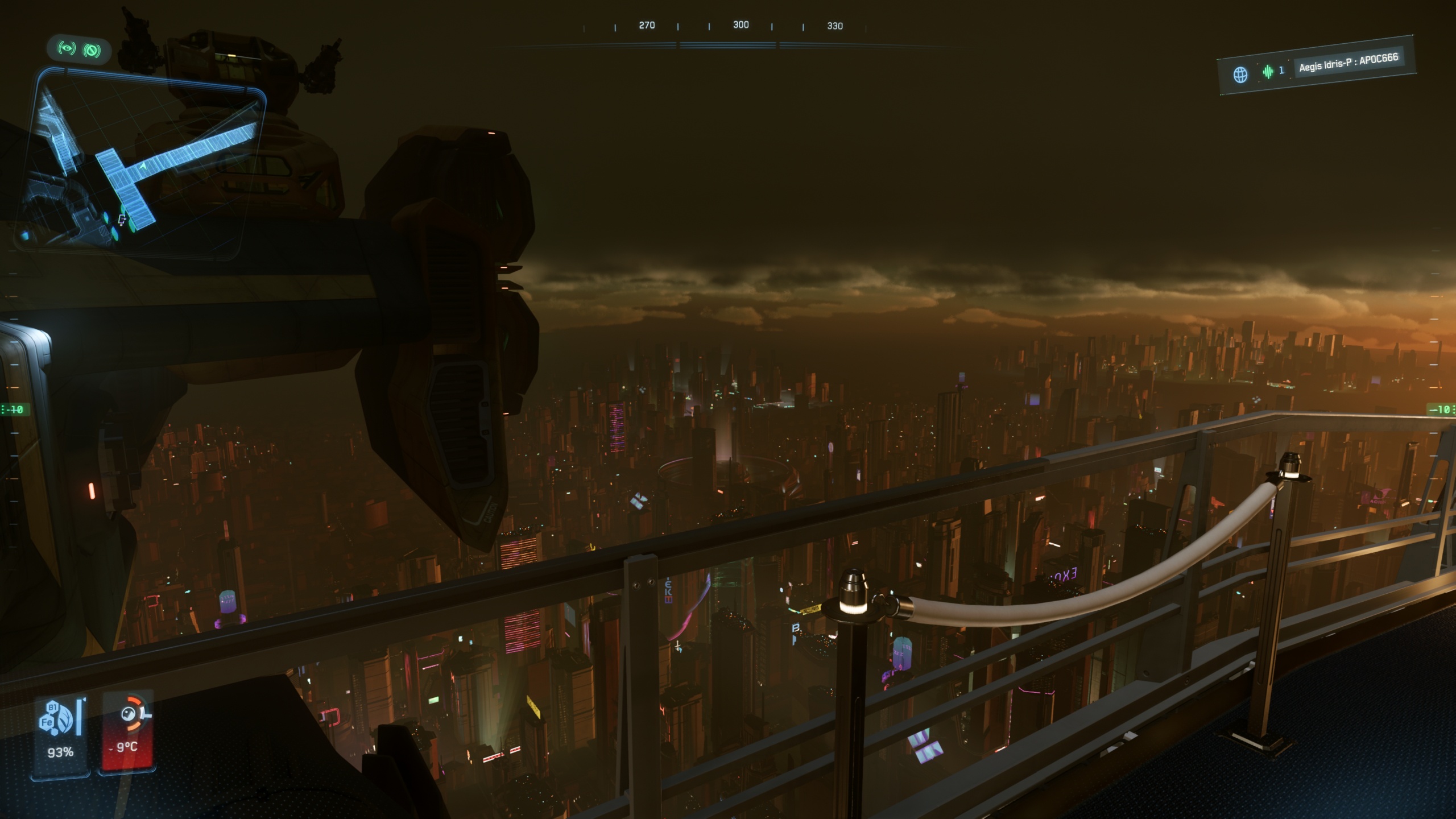Select the green voice waveform icon

coord(1268,72)
